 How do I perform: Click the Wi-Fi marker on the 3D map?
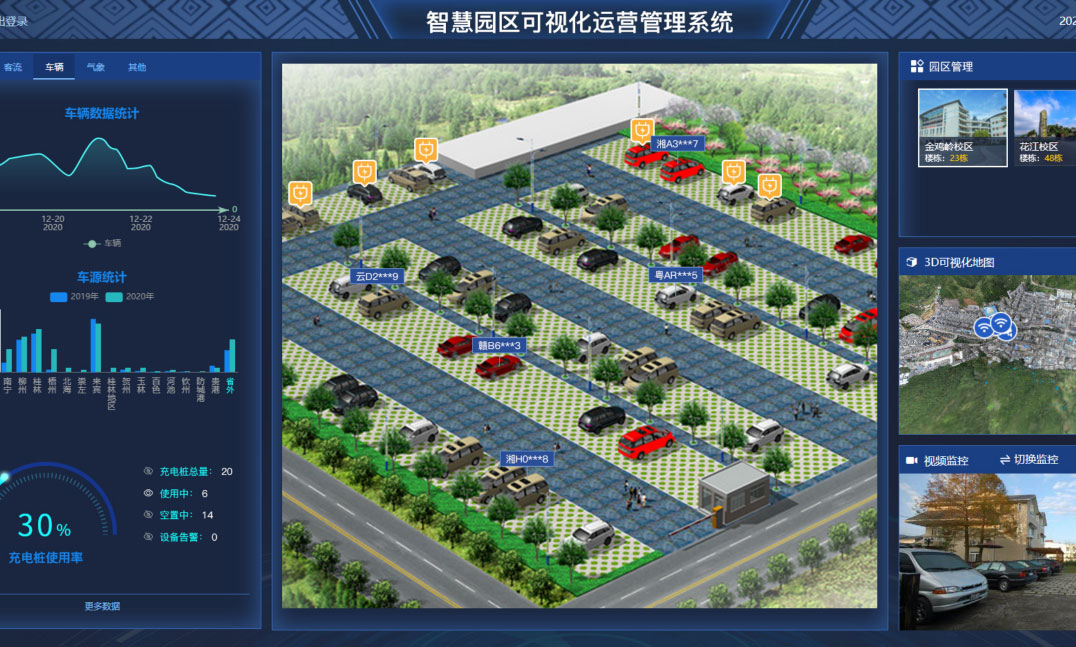(993, 326)
